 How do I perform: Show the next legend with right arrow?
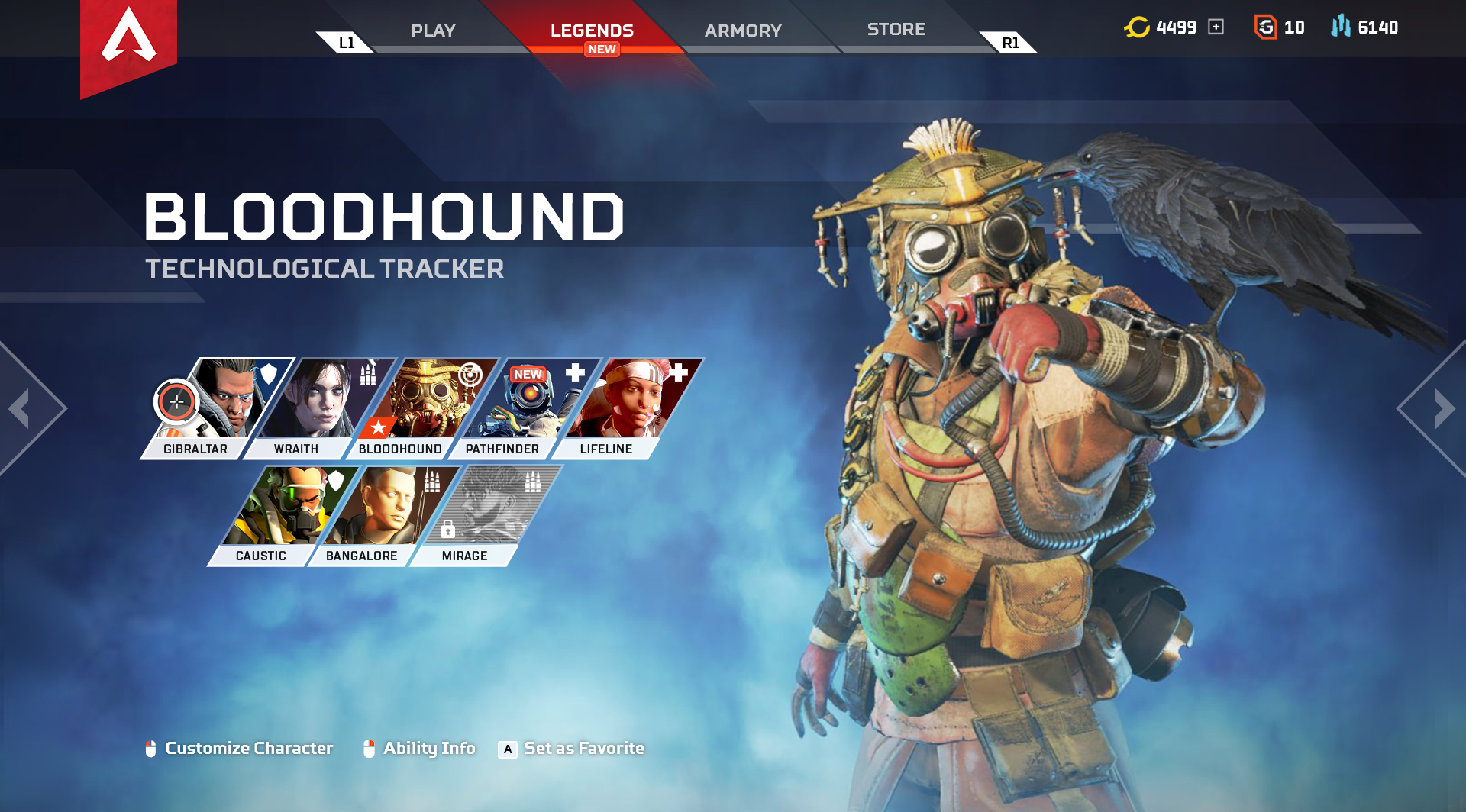click(x=1443, y=408)
